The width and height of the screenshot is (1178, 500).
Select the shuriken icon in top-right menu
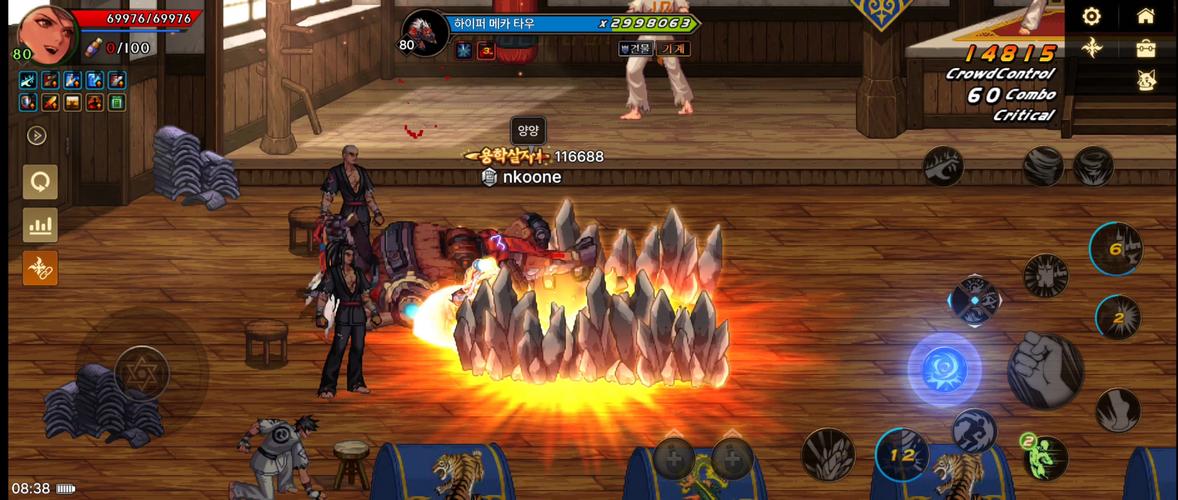(1092, 48)
